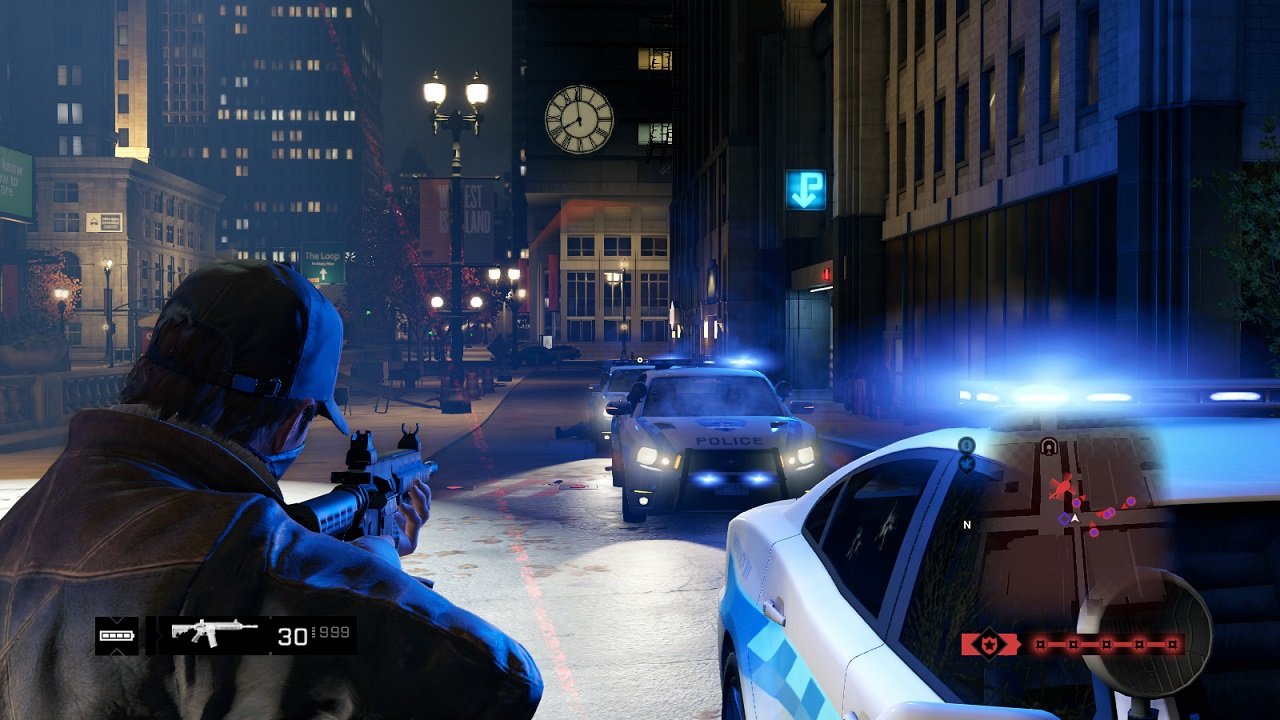Select the CtOS scan icon atop the minimap
1280x720 pixels.
click(1049, 447)
